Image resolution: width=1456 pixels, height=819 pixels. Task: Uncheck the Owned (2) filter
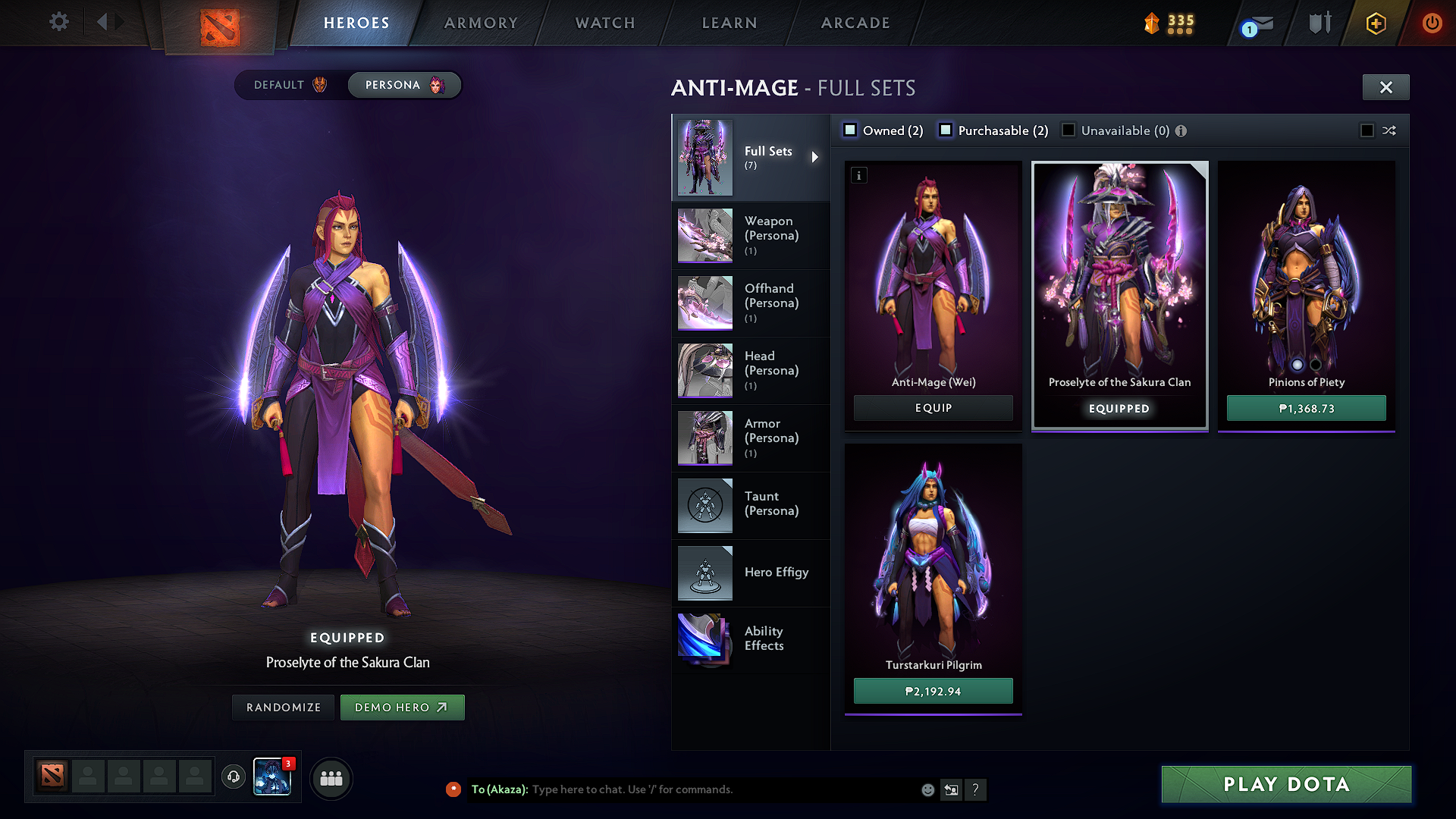850,130
